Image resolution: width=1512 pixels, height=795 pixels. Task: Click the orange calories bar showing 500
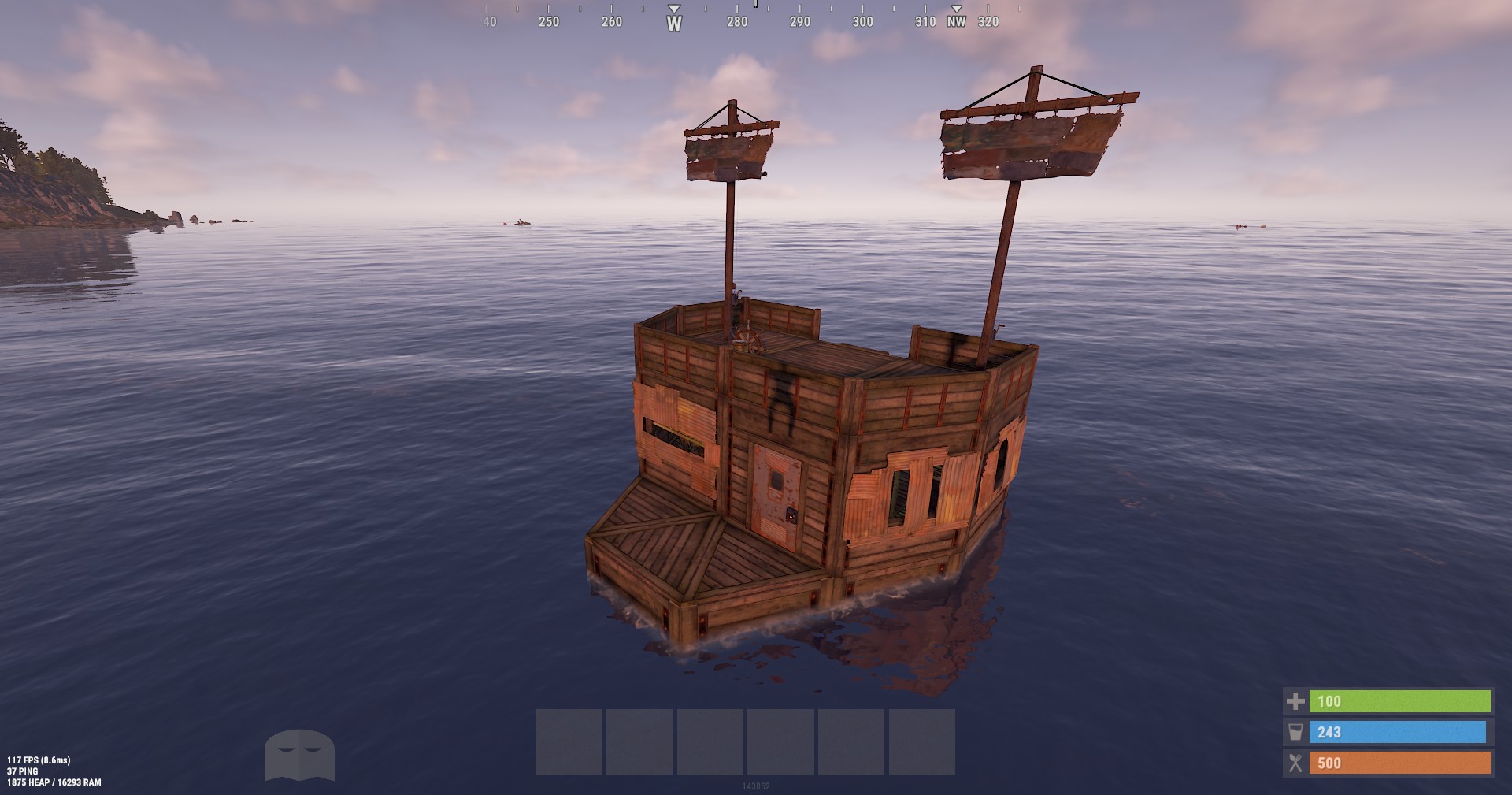click(1402, 763)
